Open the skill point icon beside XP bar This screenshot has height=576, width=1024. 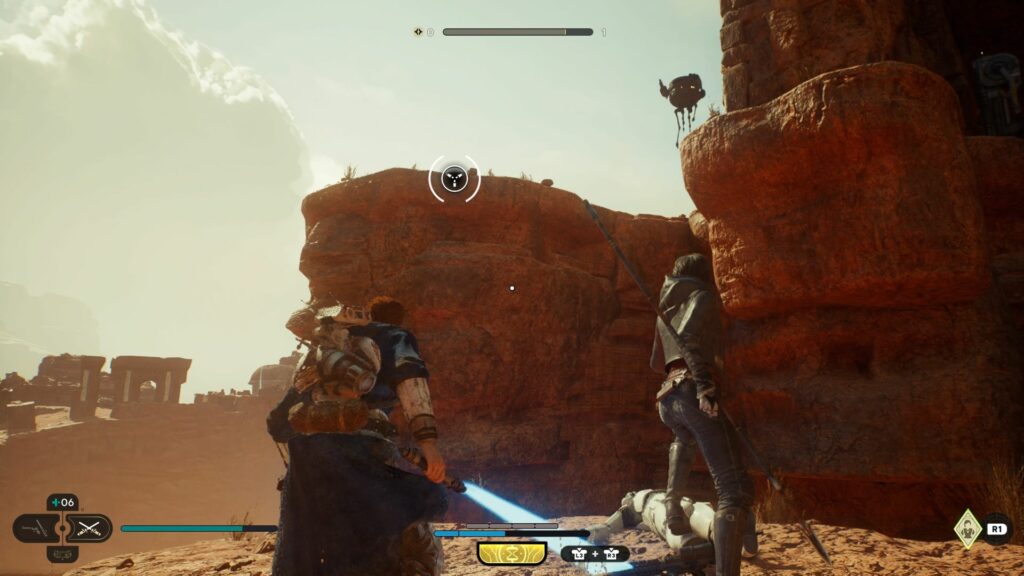[x=419, y=32]
